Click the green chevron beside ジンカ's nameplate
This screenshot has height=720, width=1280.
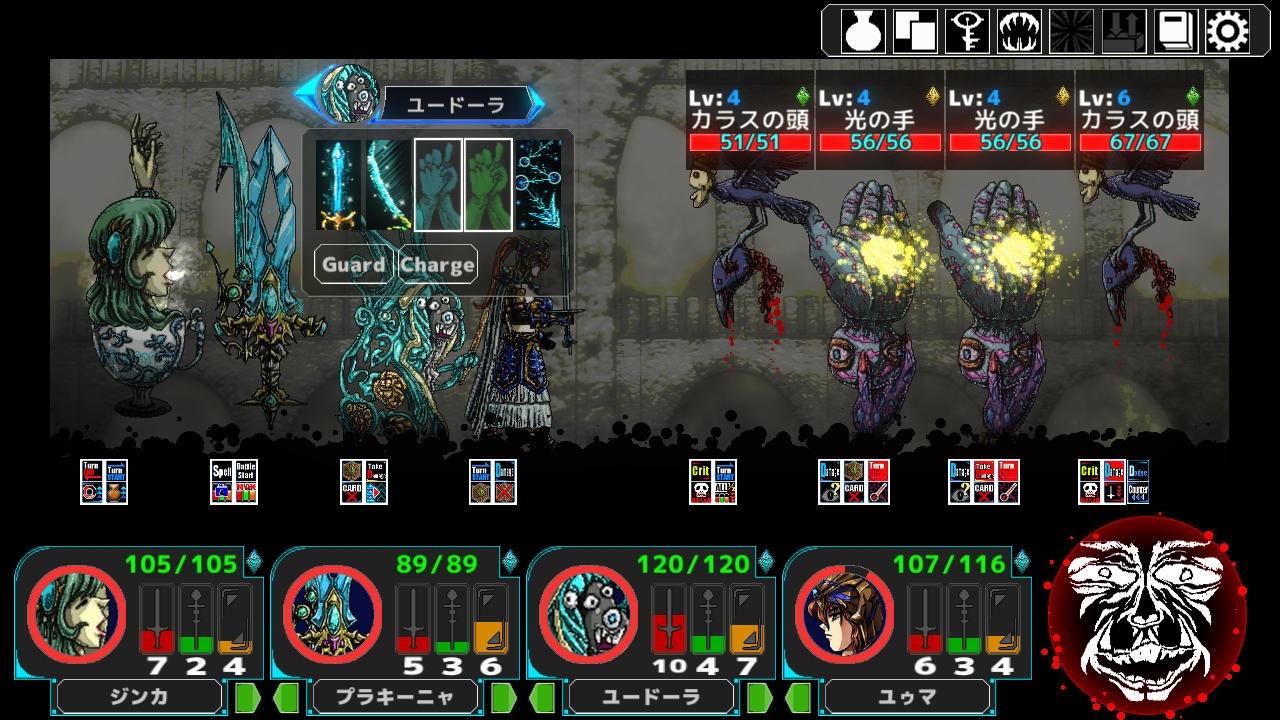[246, 697]
